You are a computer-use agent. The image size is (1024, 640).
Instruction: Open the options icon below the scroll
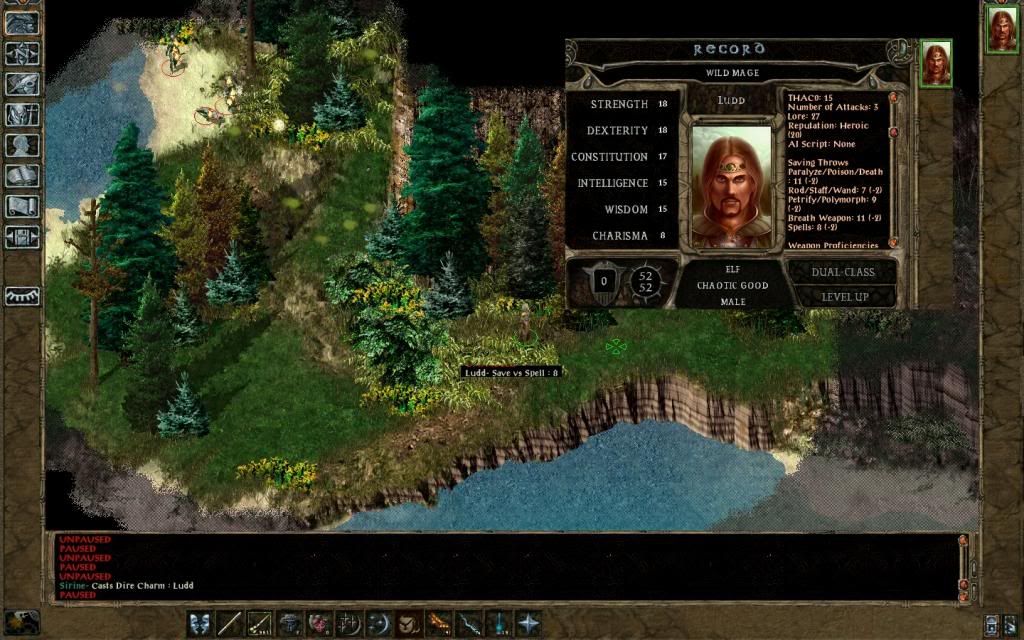pos(22,237)
